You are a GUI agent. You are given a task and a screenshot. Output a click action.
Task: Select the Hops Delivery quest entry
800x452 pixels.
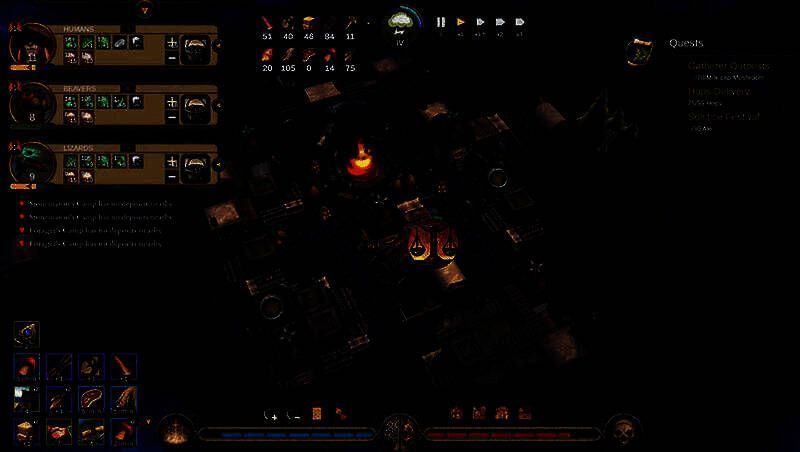[719, 92]
